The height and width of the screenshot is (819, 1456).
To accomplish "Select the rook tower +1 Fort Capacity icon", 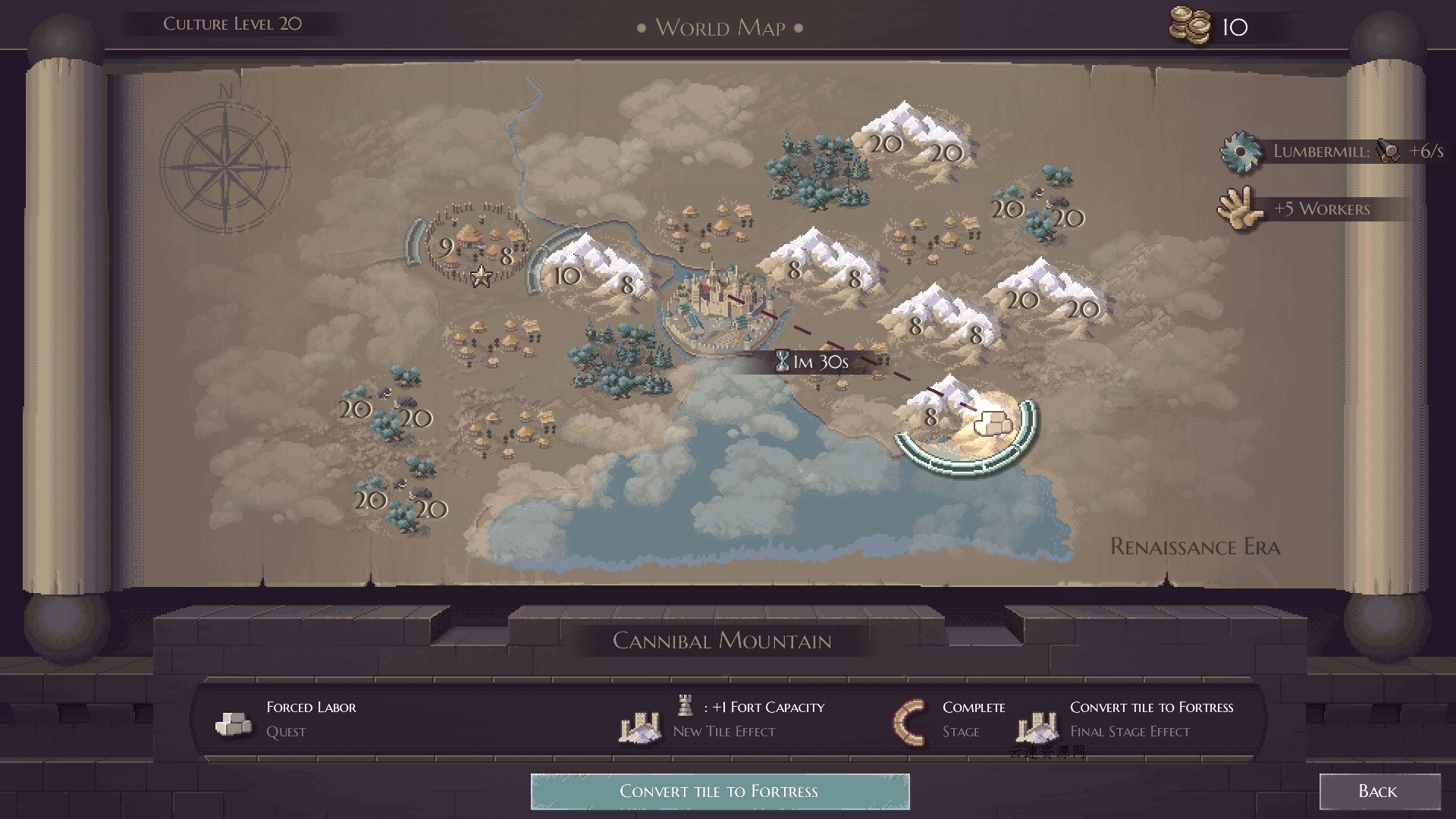I will [x=685, y=707].
